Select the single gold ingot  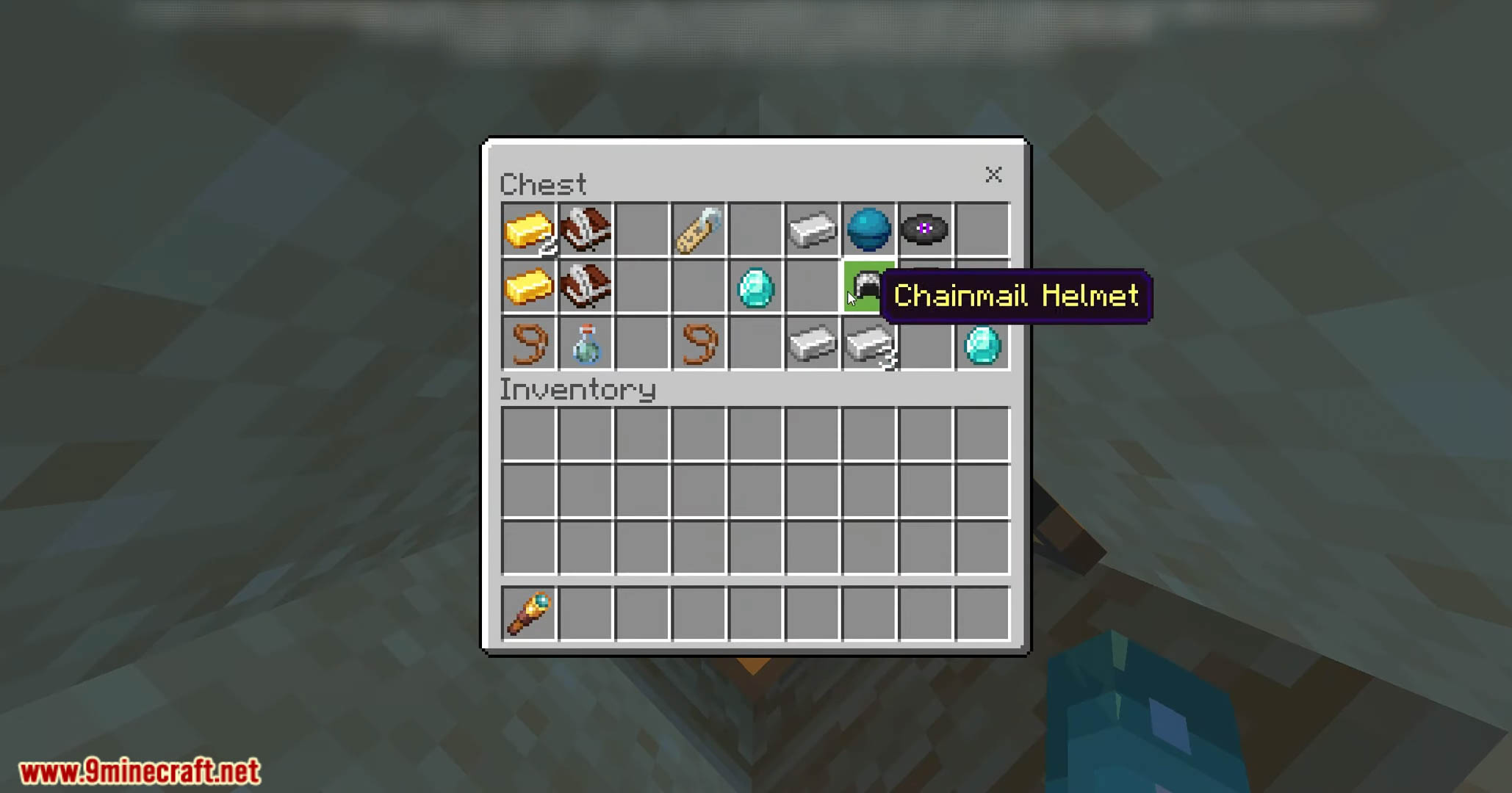click(529, 286)
